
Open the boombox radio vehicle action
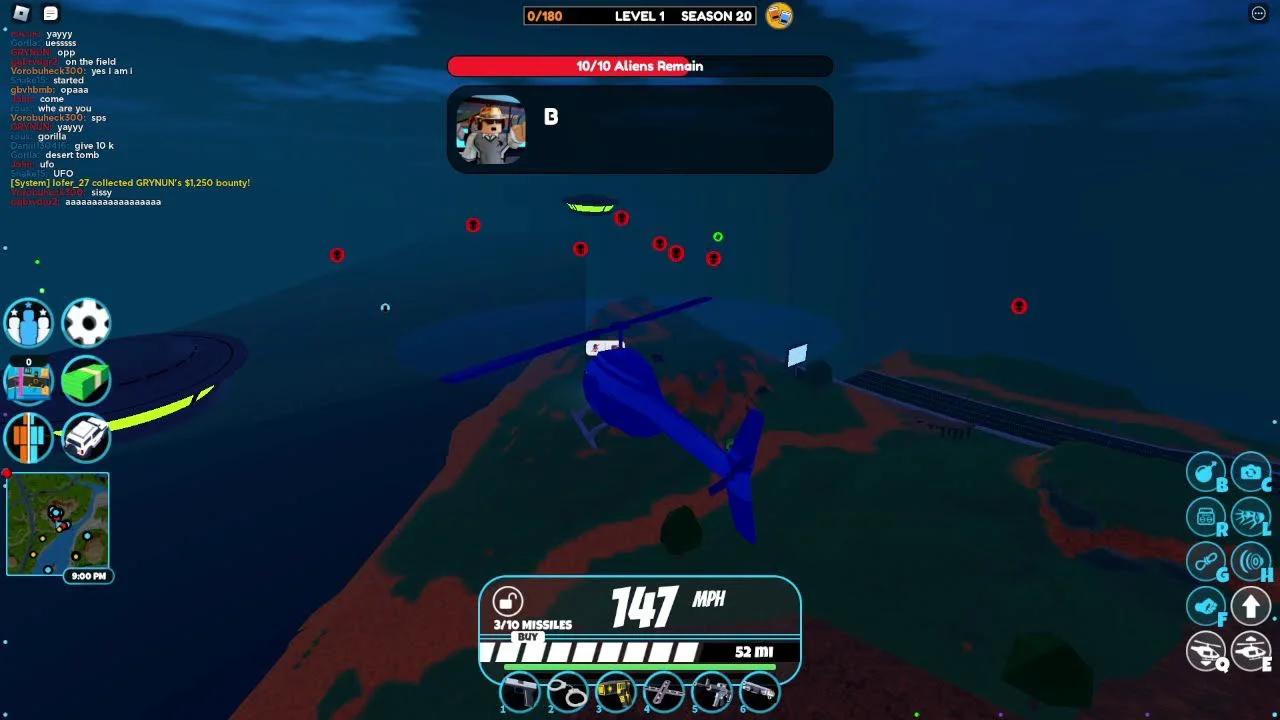pos(1206,516)
